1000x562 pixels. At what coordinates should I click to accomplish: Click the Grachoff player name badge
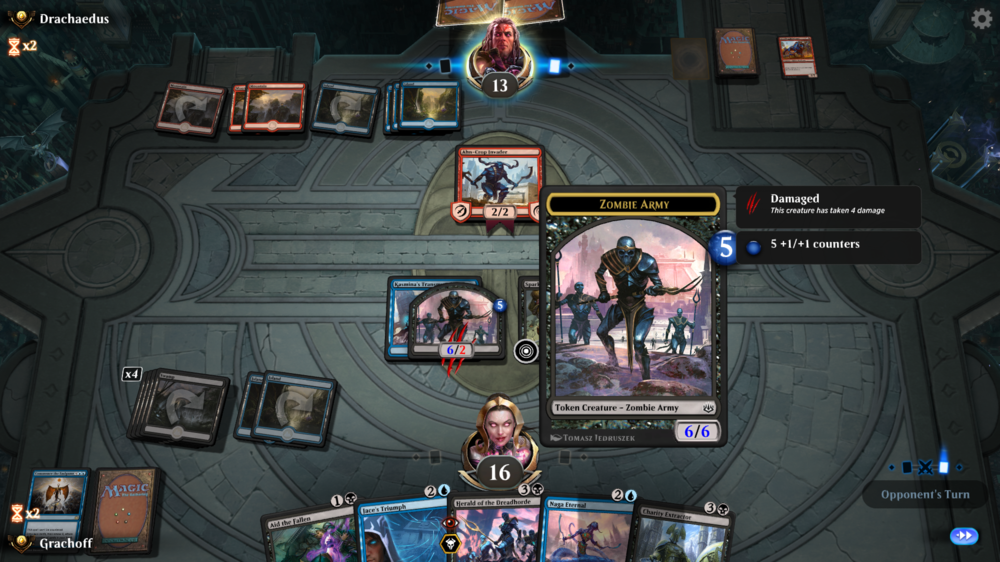[62, 543]
